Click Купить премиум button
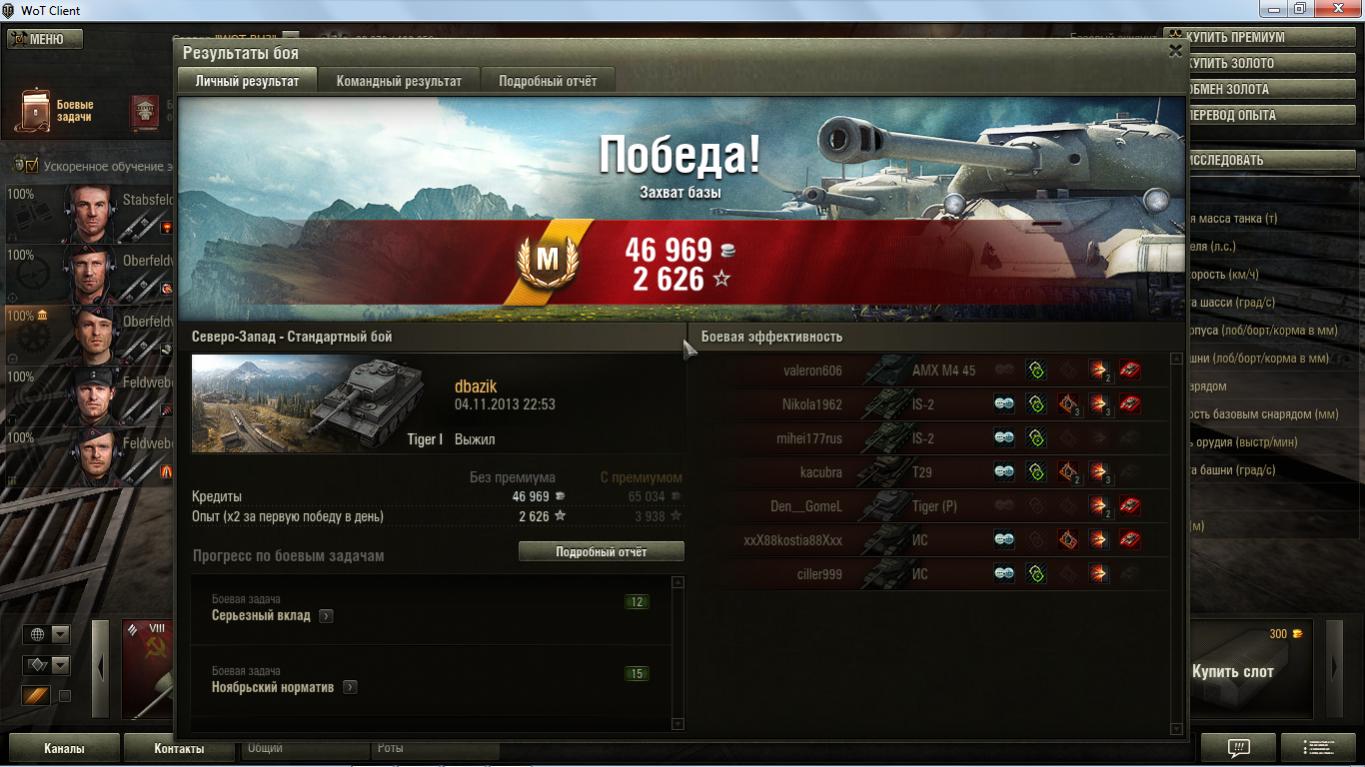The width and height of the screenshot is (1365, 767). 1258,38
